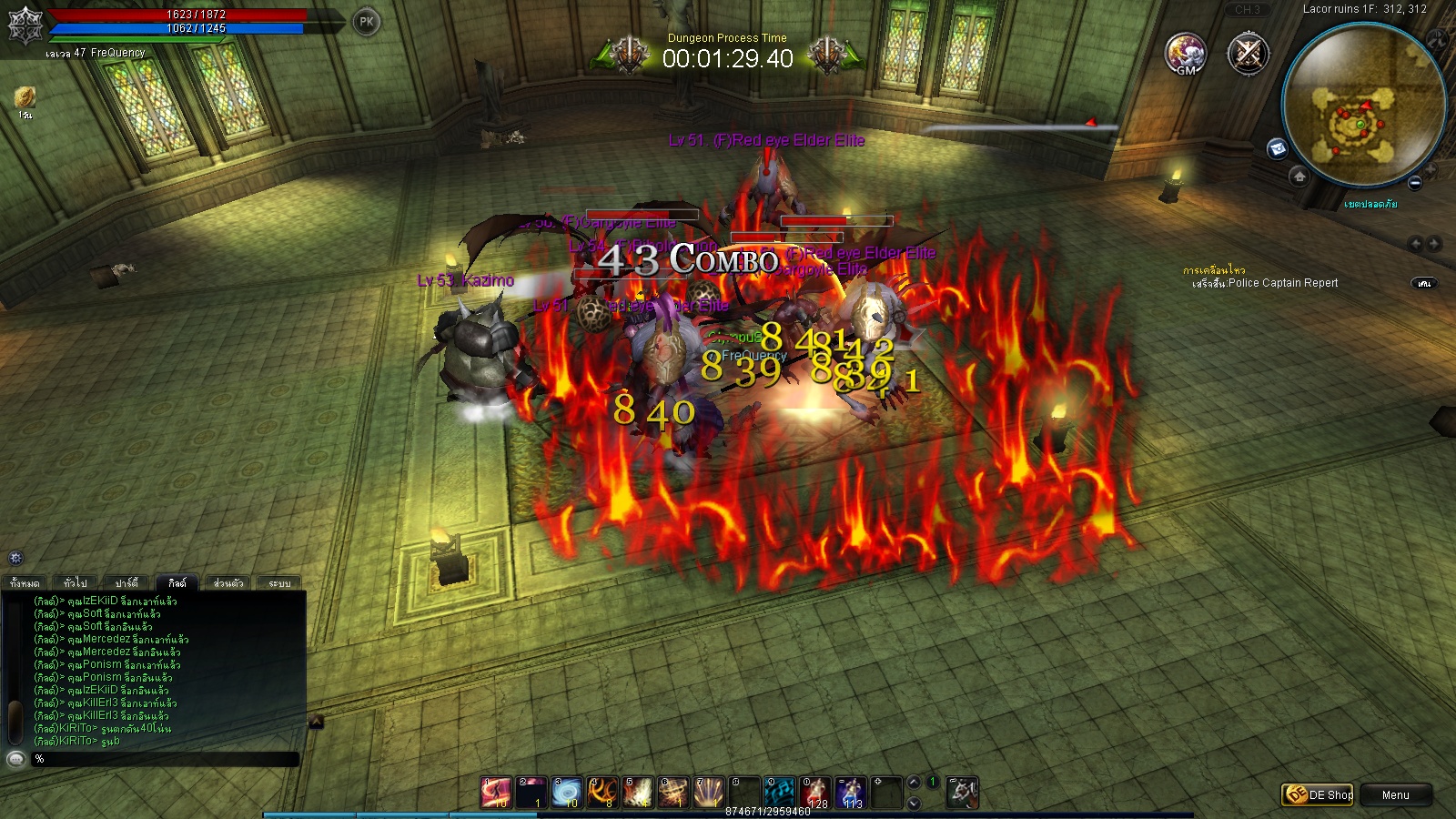Zoom out the minimap with minus button
The image size is (1456, 819).
click(x=1415, y=183)
